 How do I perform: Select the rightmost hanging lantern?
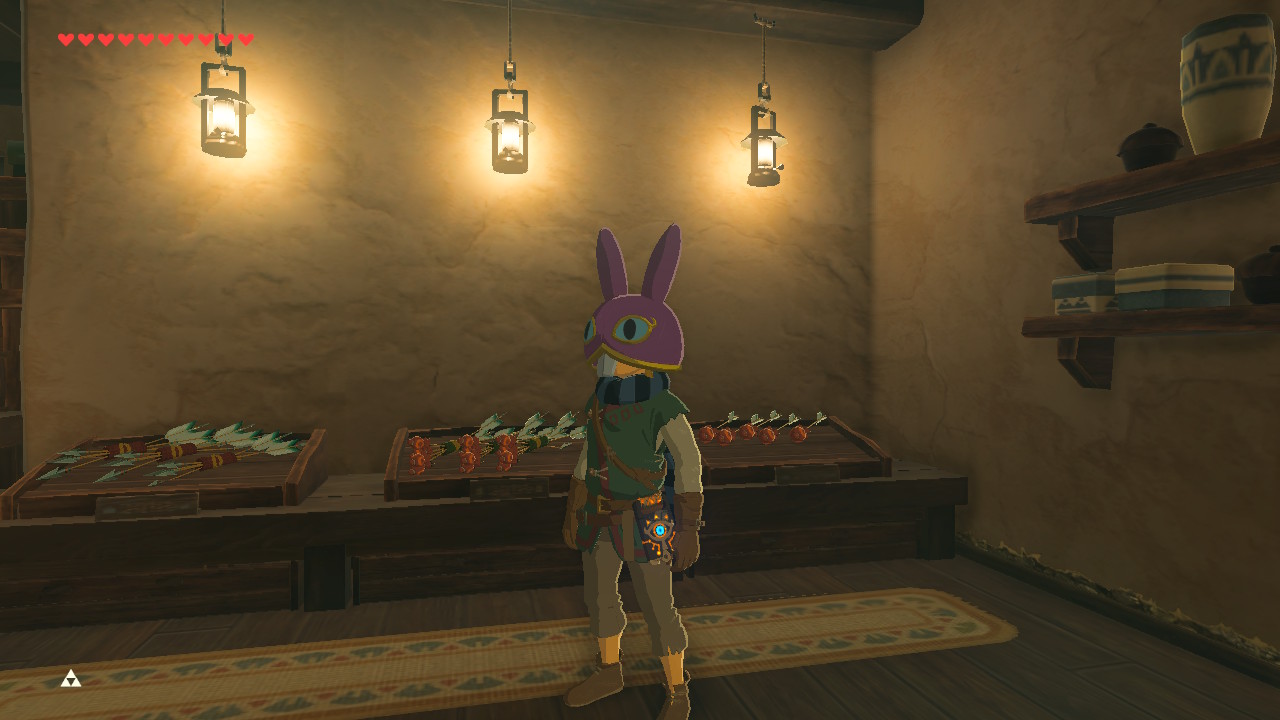click(764, 150)
